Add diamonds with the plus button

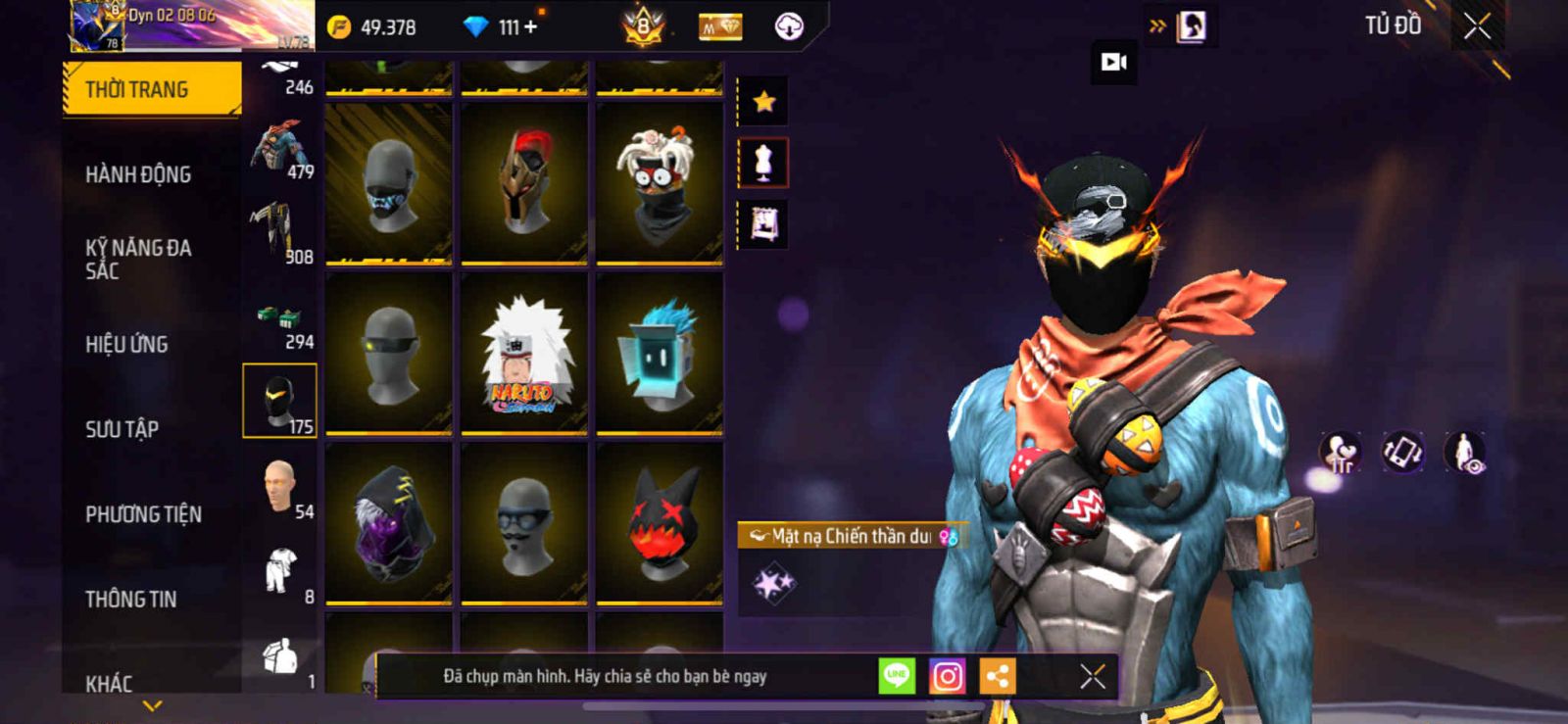pos(531,26)
